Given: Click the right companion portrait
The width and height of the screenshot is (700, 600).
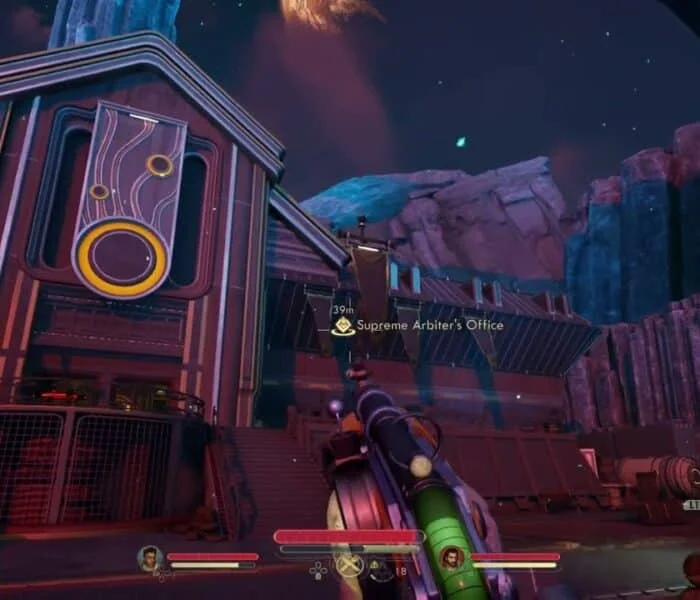Looking at the screenshot, I should 452,558.
